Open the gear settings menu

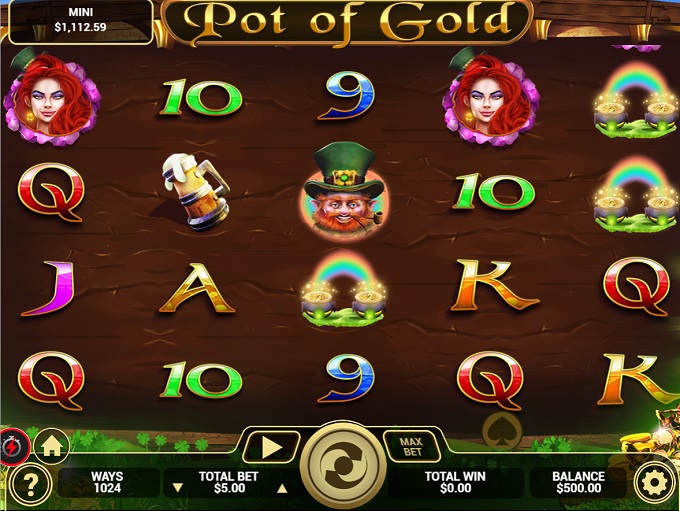point(655,484)
